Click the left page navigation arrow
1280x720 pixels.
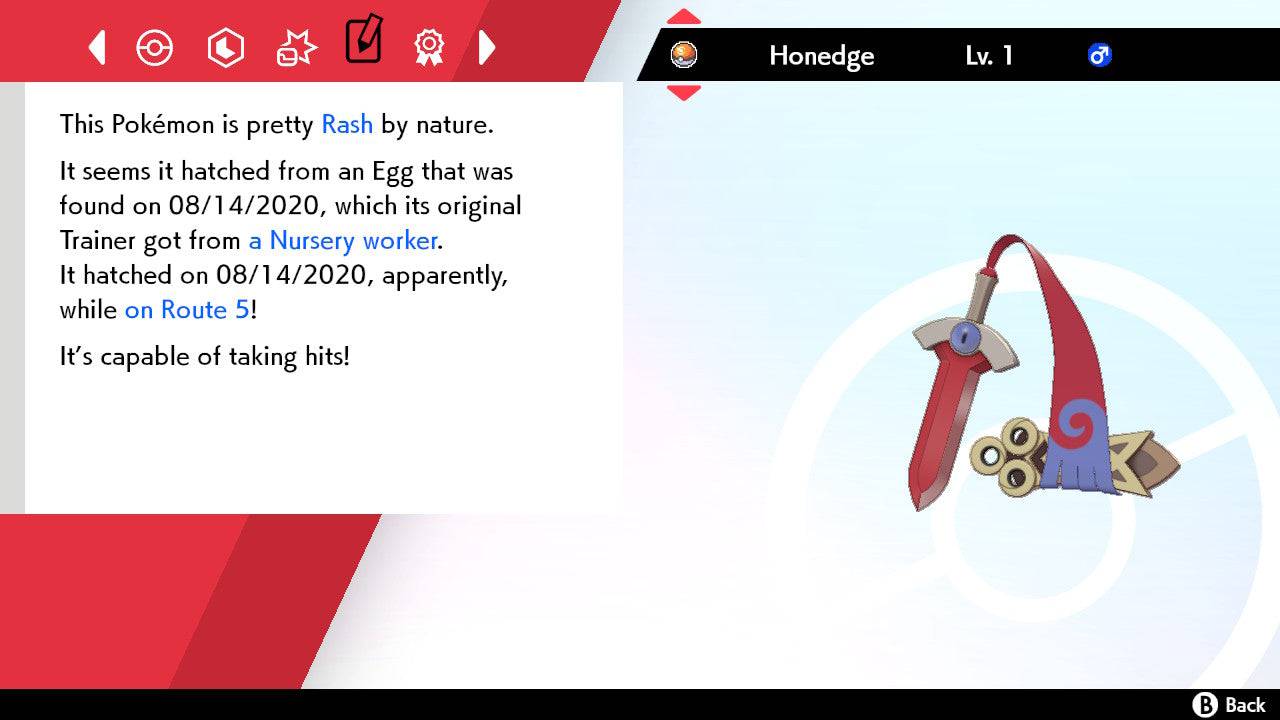coord(96,47)
